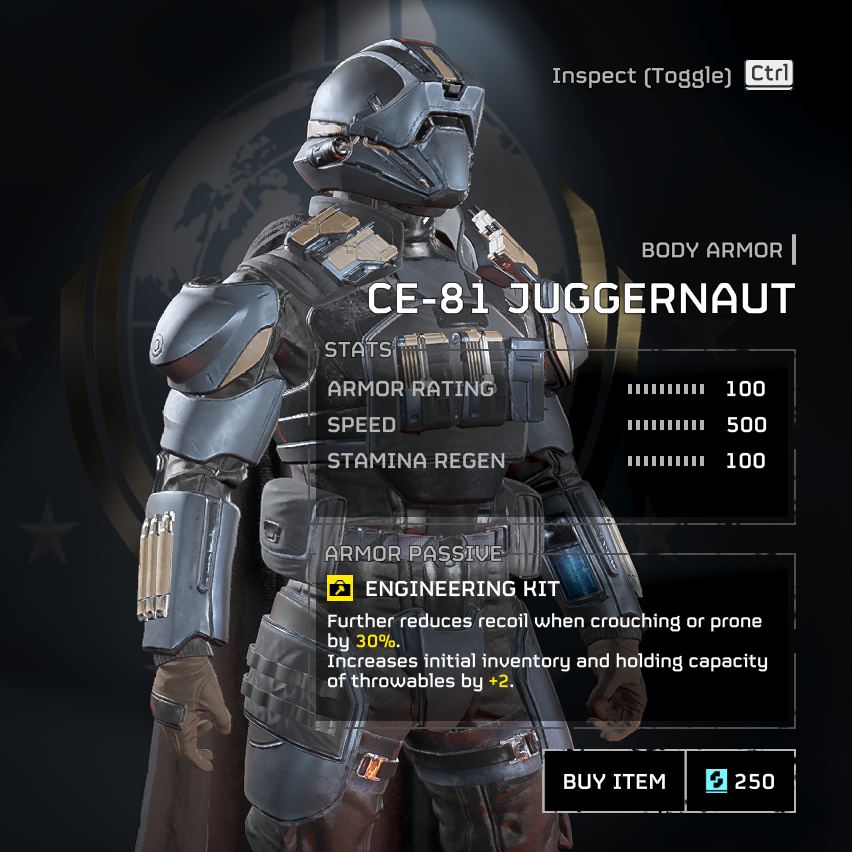The image size is (852, 852).
Task: Toggle Inspect mode for the armor
Action: (x=769, y=74)
